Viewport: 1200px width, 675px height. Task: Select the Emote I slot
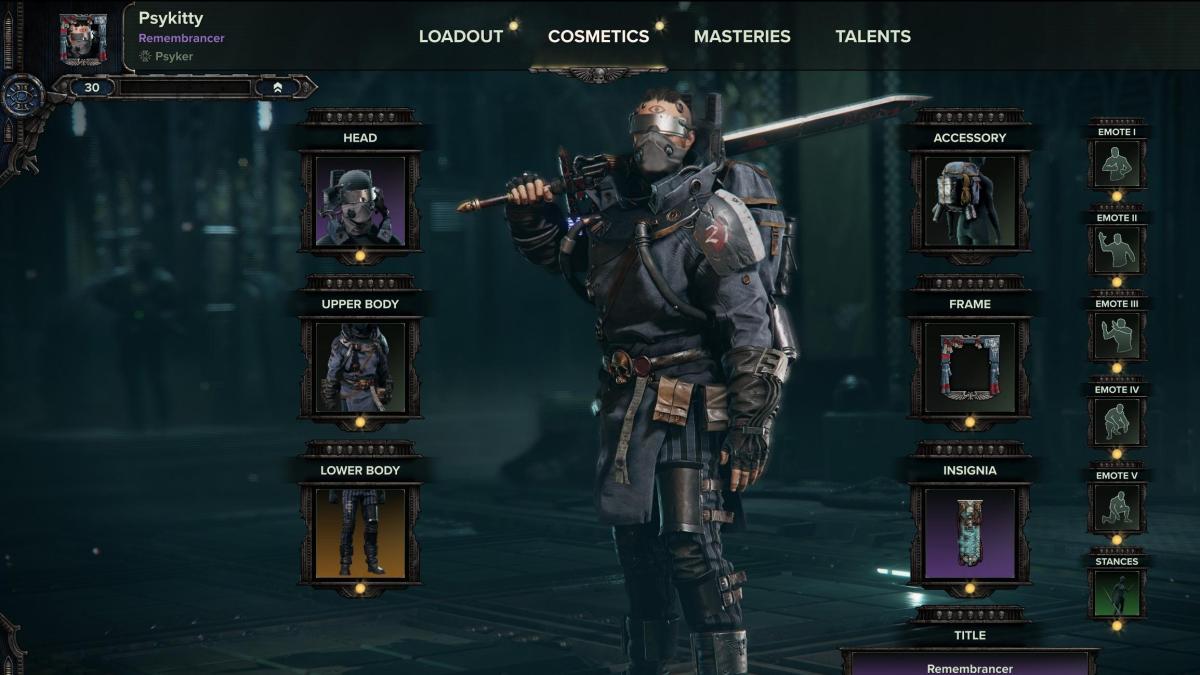pyautogui.click(x=1116, y=162)
